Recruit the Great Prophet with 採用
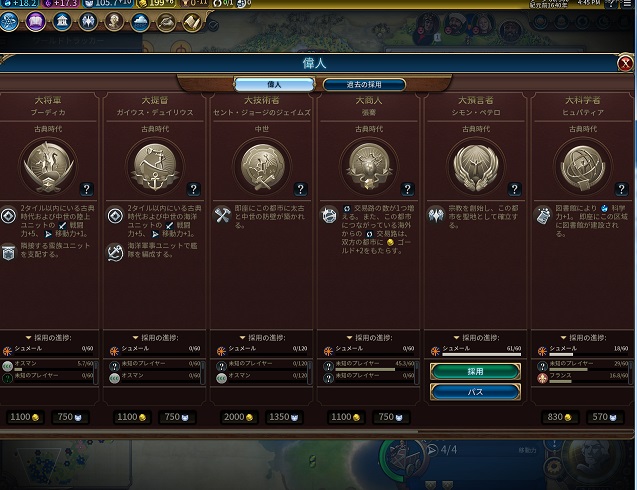 (x=475, y=371)
